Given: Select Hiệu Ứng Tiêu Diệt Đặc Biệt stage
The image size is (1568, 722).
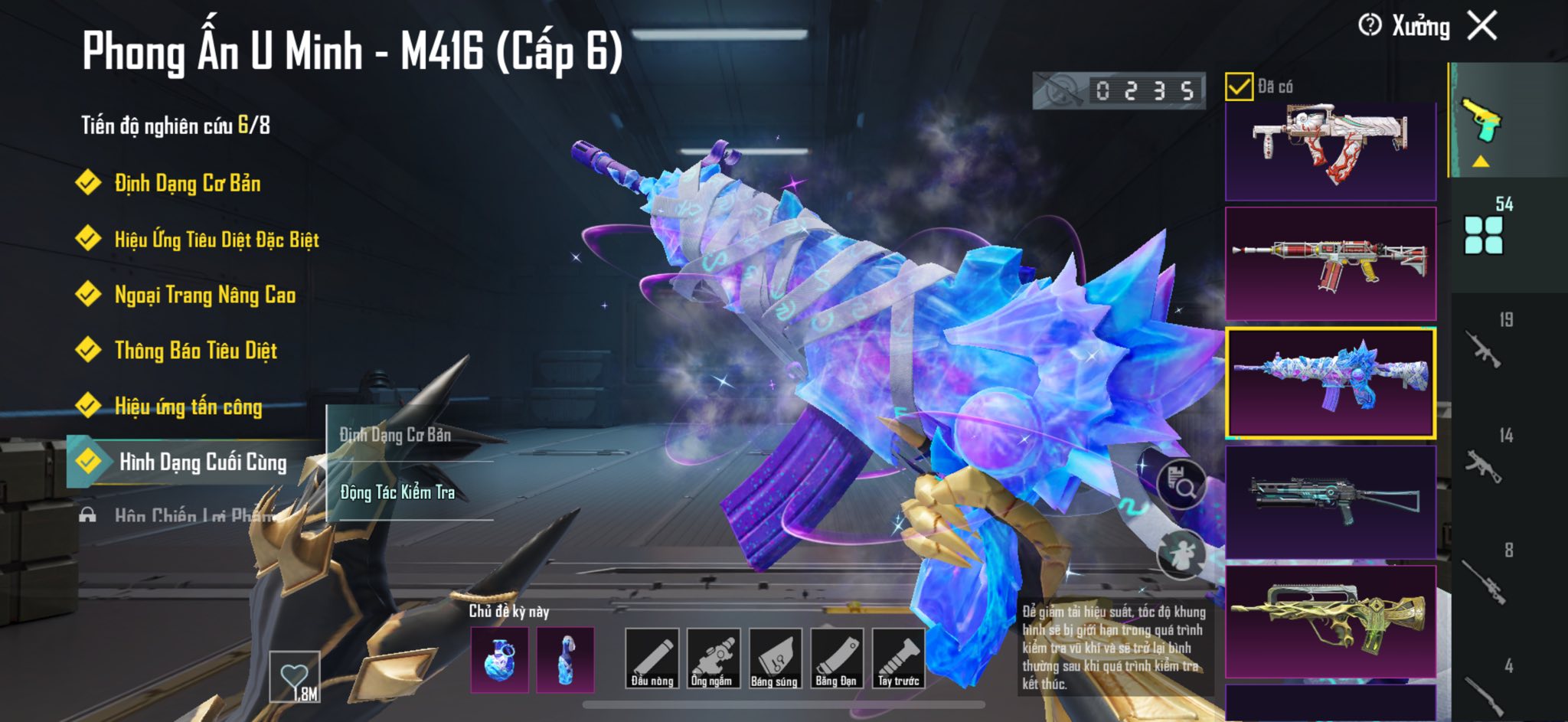Looking at the screenshot, I should pyautogui.click(x=216, y=240).
